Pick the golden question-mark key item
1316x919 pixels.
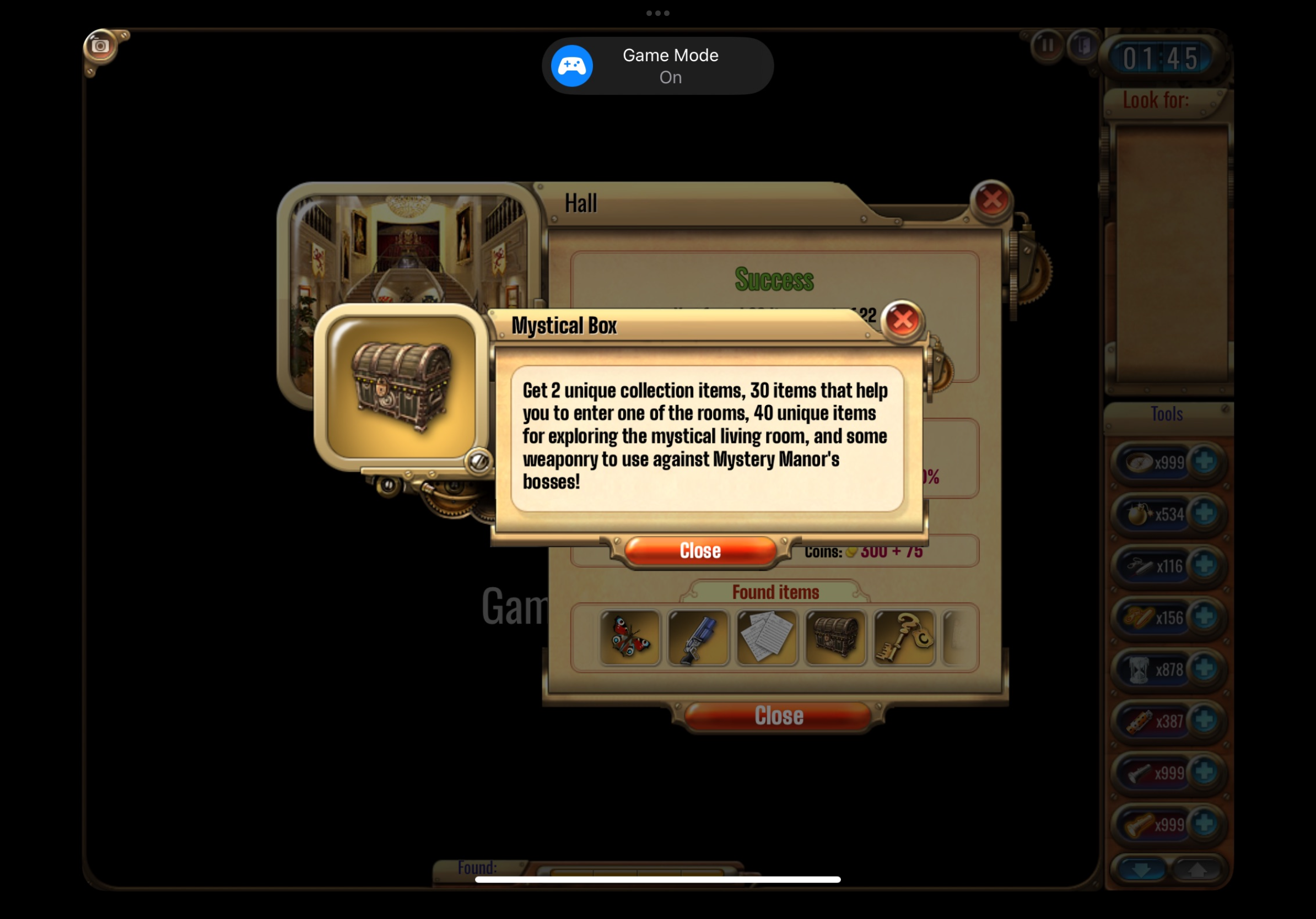[x=904, y=637]
